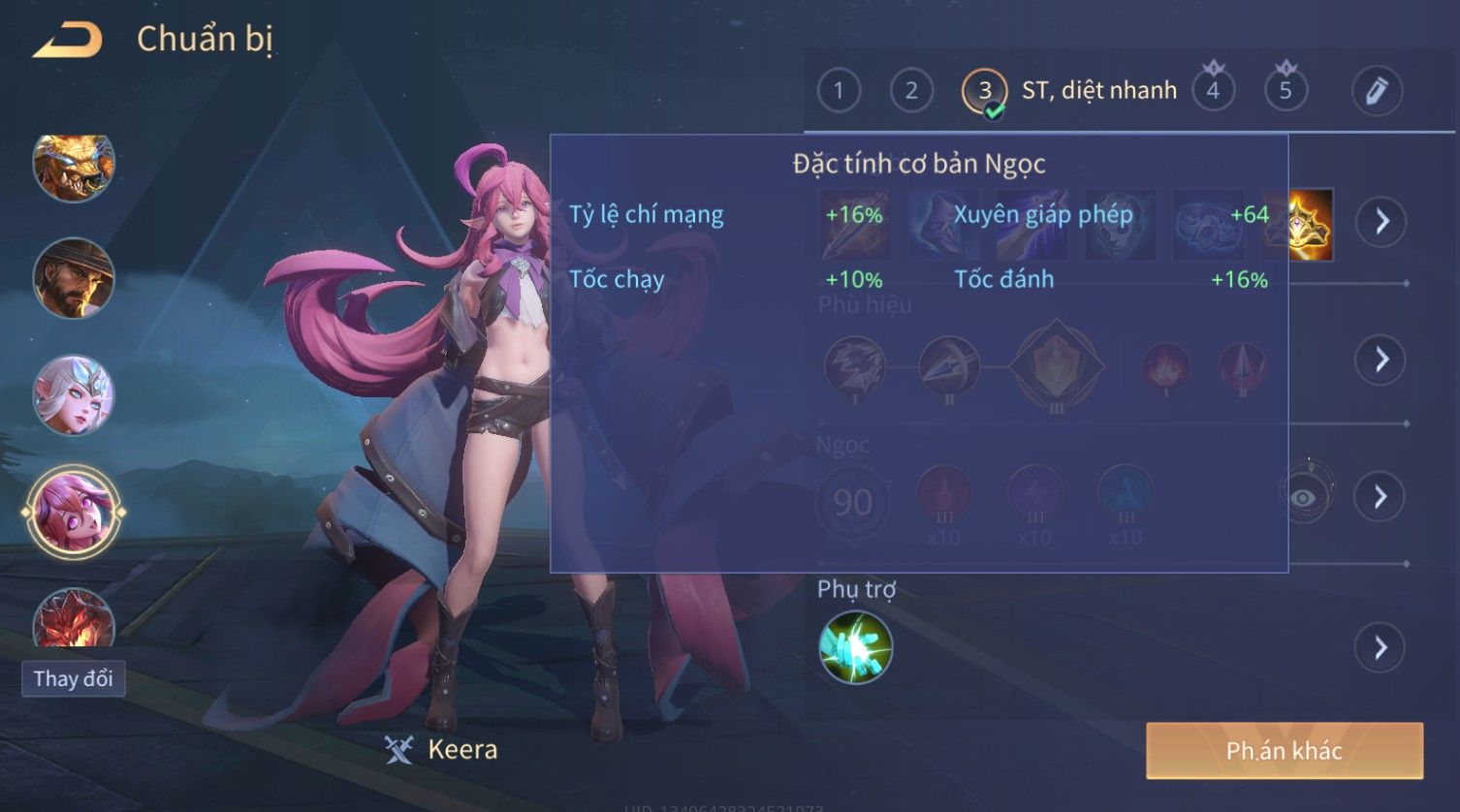
Task: Select the Keera pink-haired hero portrait
Action: 74,512
